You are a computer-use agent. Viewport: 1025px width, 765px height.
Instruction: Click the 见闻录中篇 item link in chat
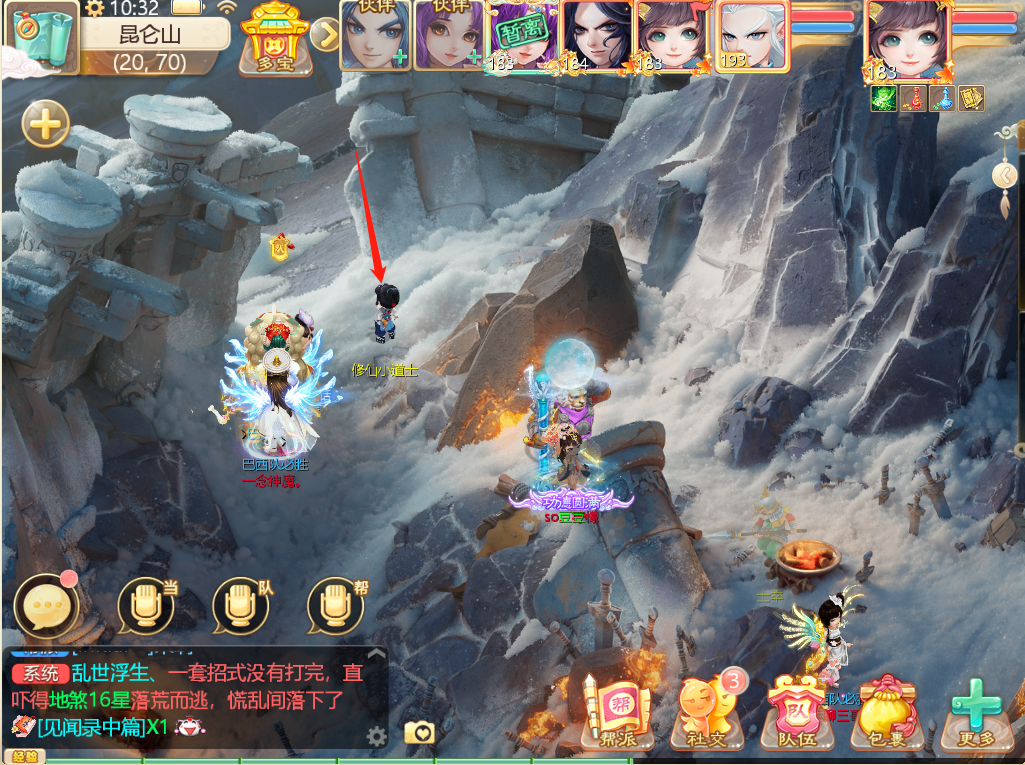[x=92, y=725]
